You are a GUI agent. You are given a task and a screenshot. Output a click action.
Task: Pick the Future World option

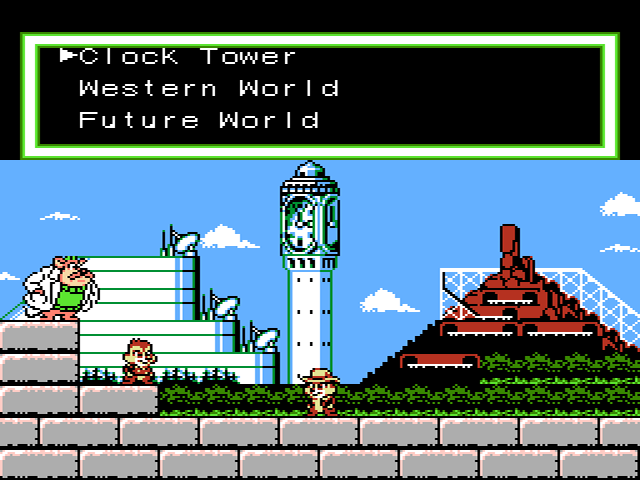[x=198, y=120]
